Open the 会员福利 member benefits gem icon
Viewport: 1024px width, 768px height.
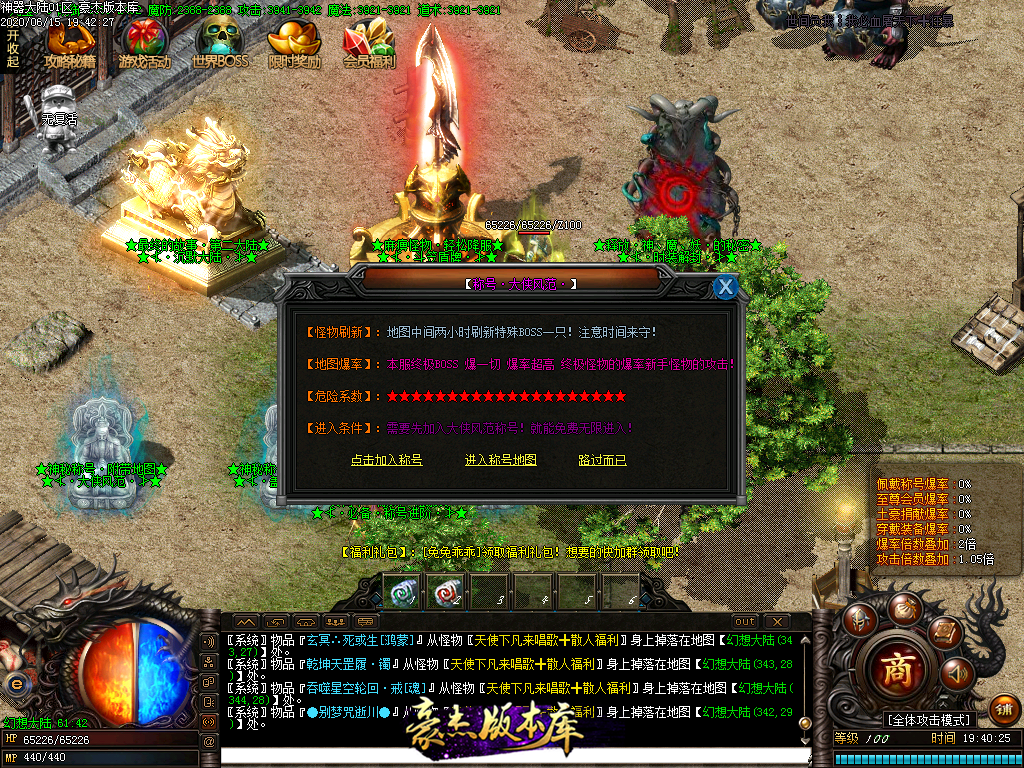coord(369,45)
